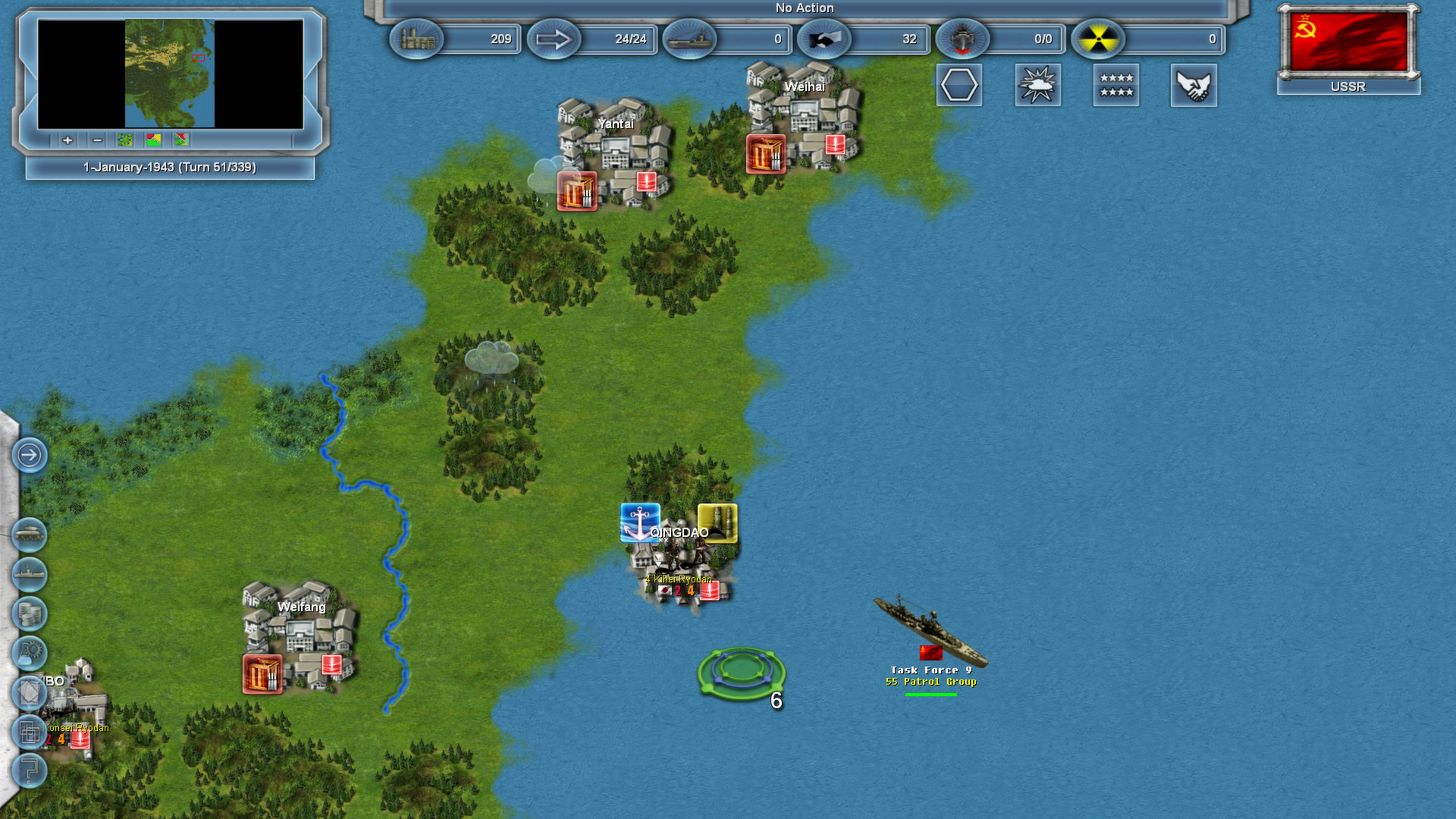Zoom out the minimap with the minus button
Screen dimensions: 1456x819
(x=96, y=140)
